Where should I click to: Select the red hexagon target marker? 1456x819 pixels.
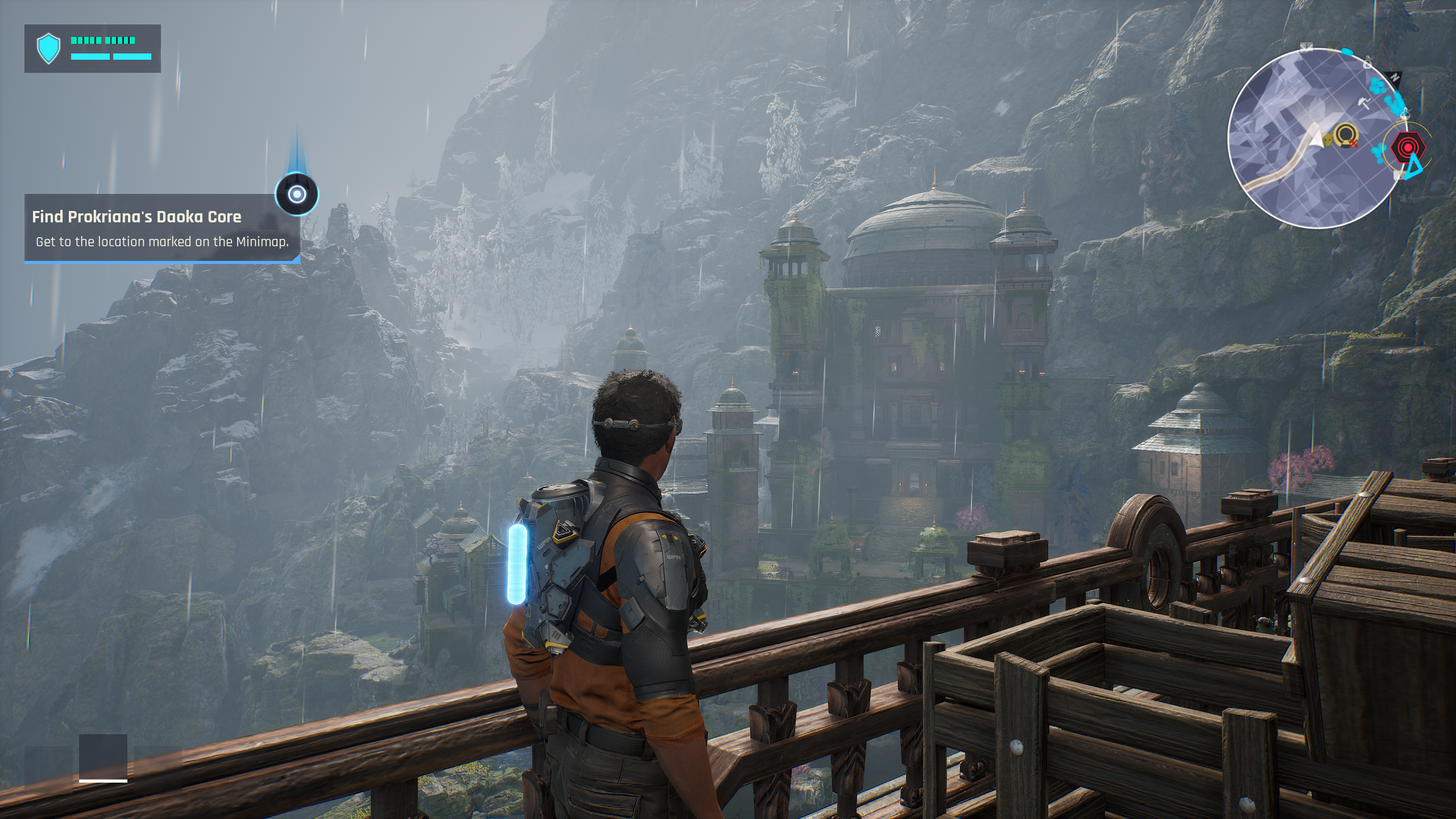click(1409, 148)
